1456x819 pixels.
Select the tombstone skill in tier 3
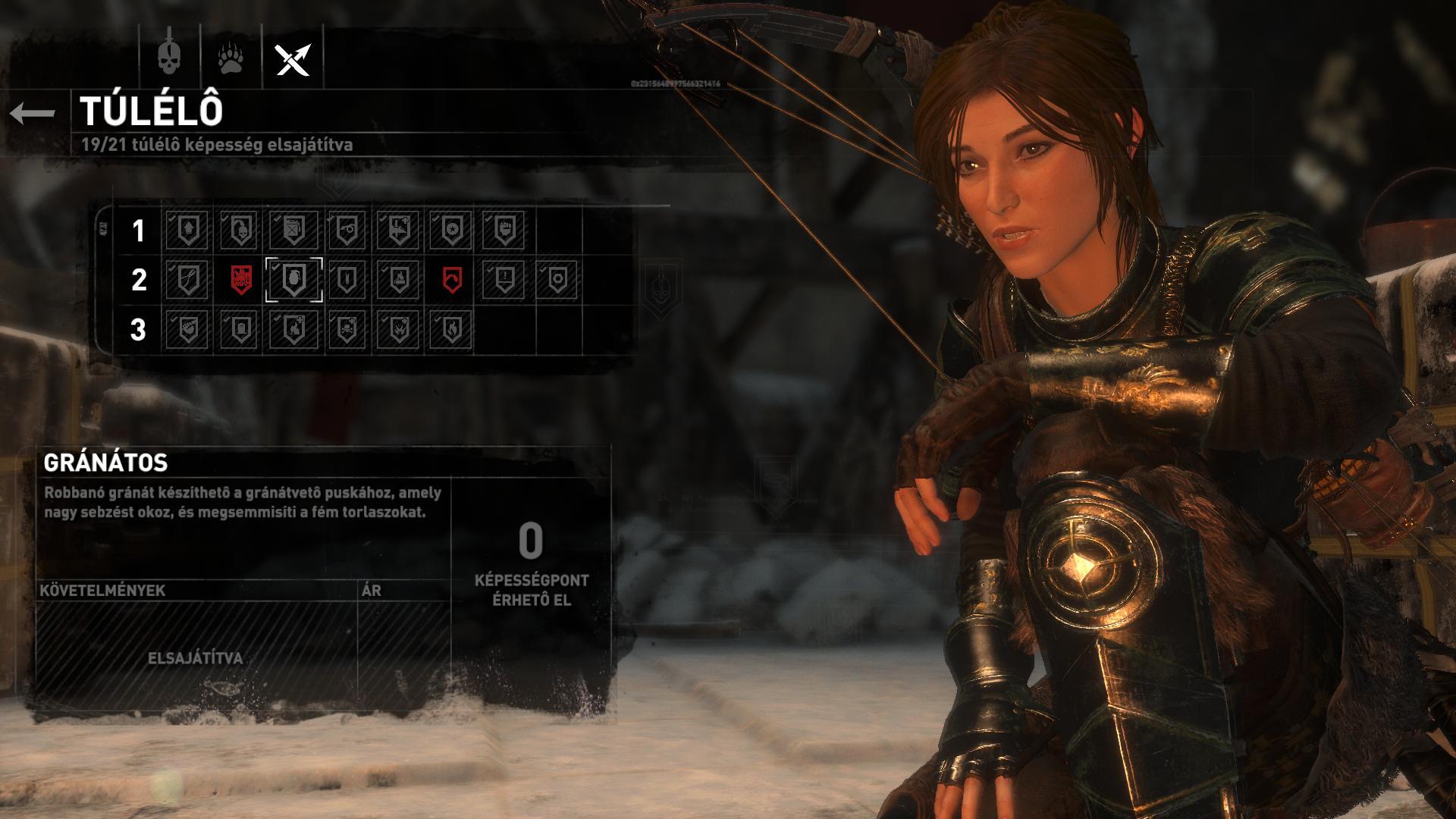(240, 330)
